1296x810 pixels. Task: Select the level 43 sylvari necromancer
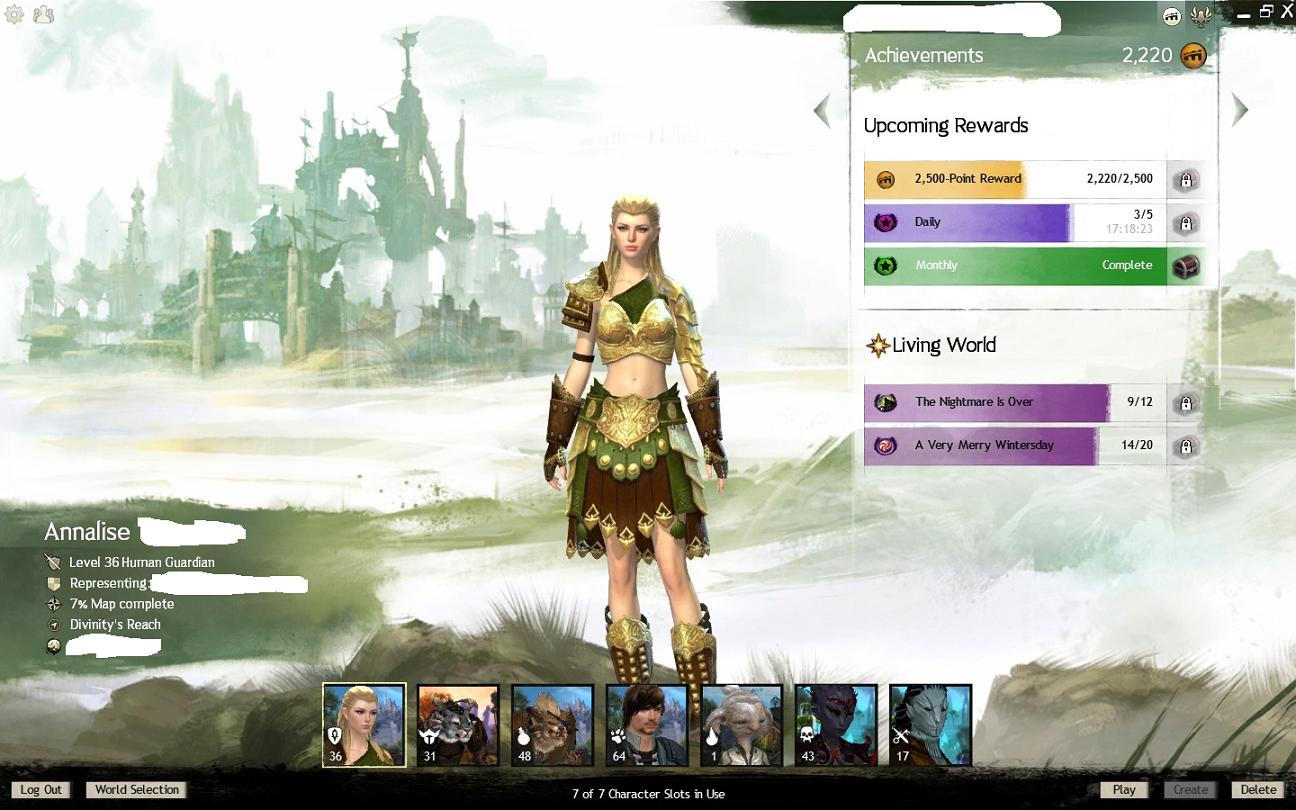coord(836,725)
